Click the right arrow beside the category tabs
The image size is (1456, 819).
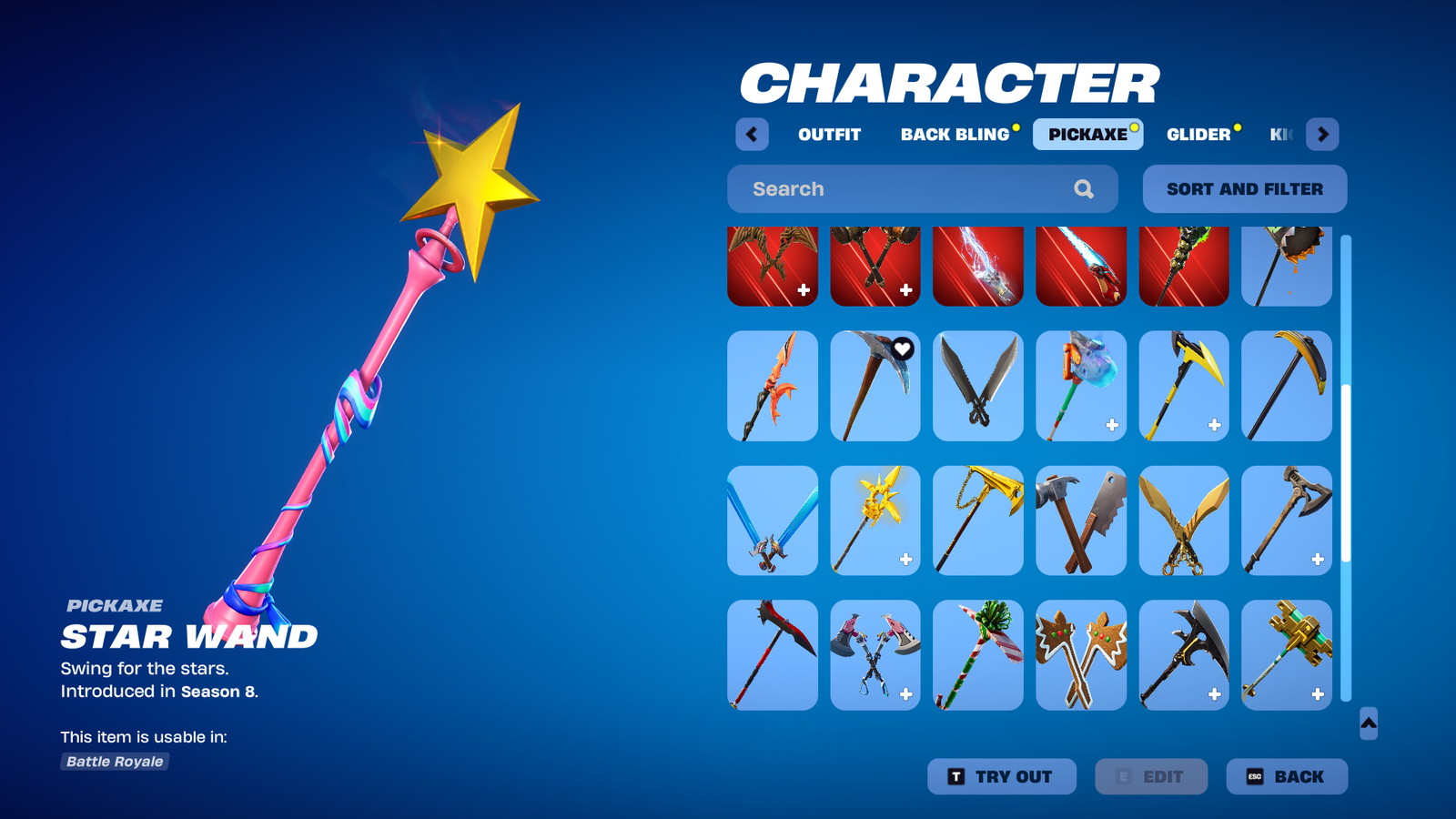(1322, 135)
